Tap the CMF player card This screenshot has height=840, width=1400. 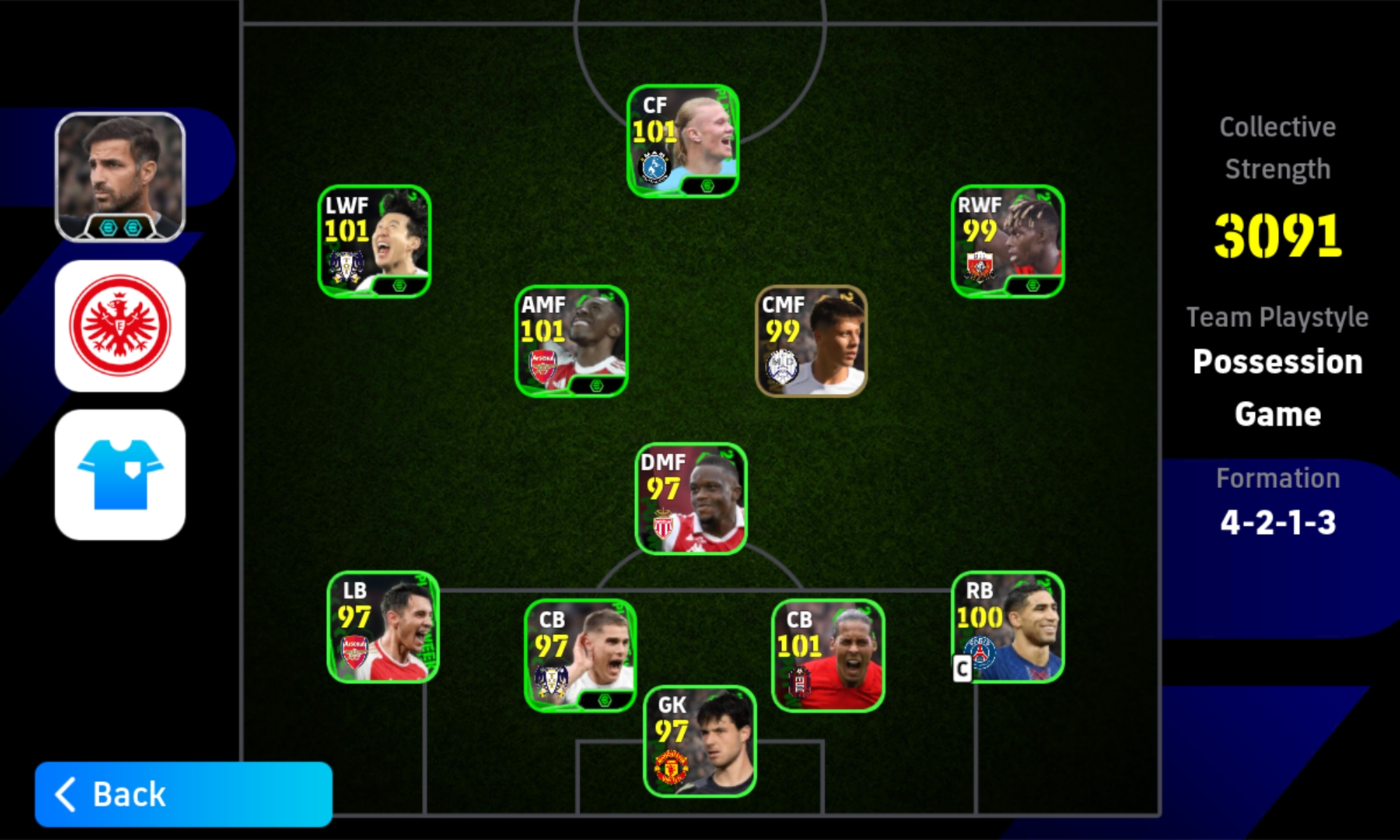811,341
